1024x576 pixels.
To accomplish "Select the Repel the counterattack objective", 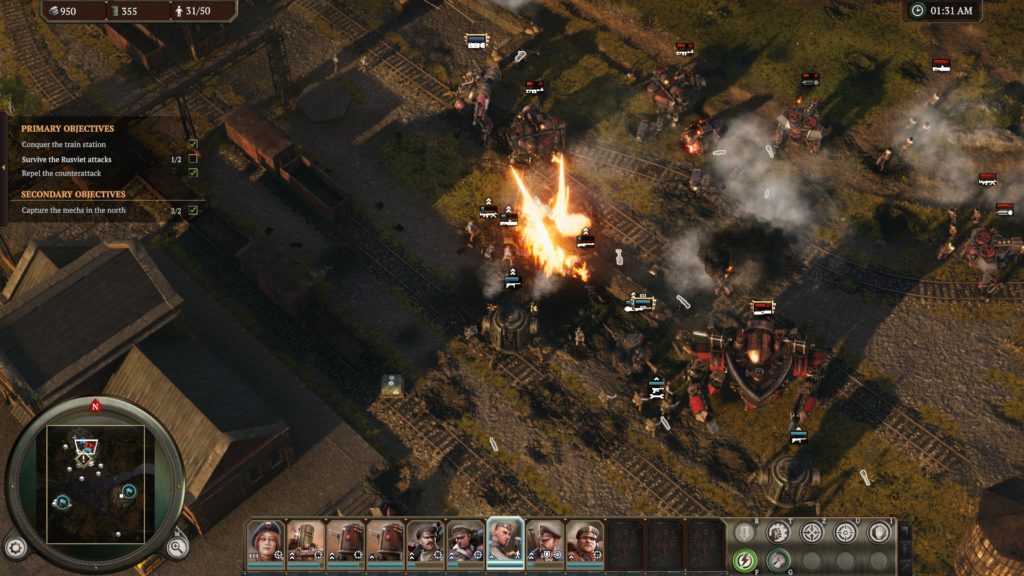I will [61, 173].
